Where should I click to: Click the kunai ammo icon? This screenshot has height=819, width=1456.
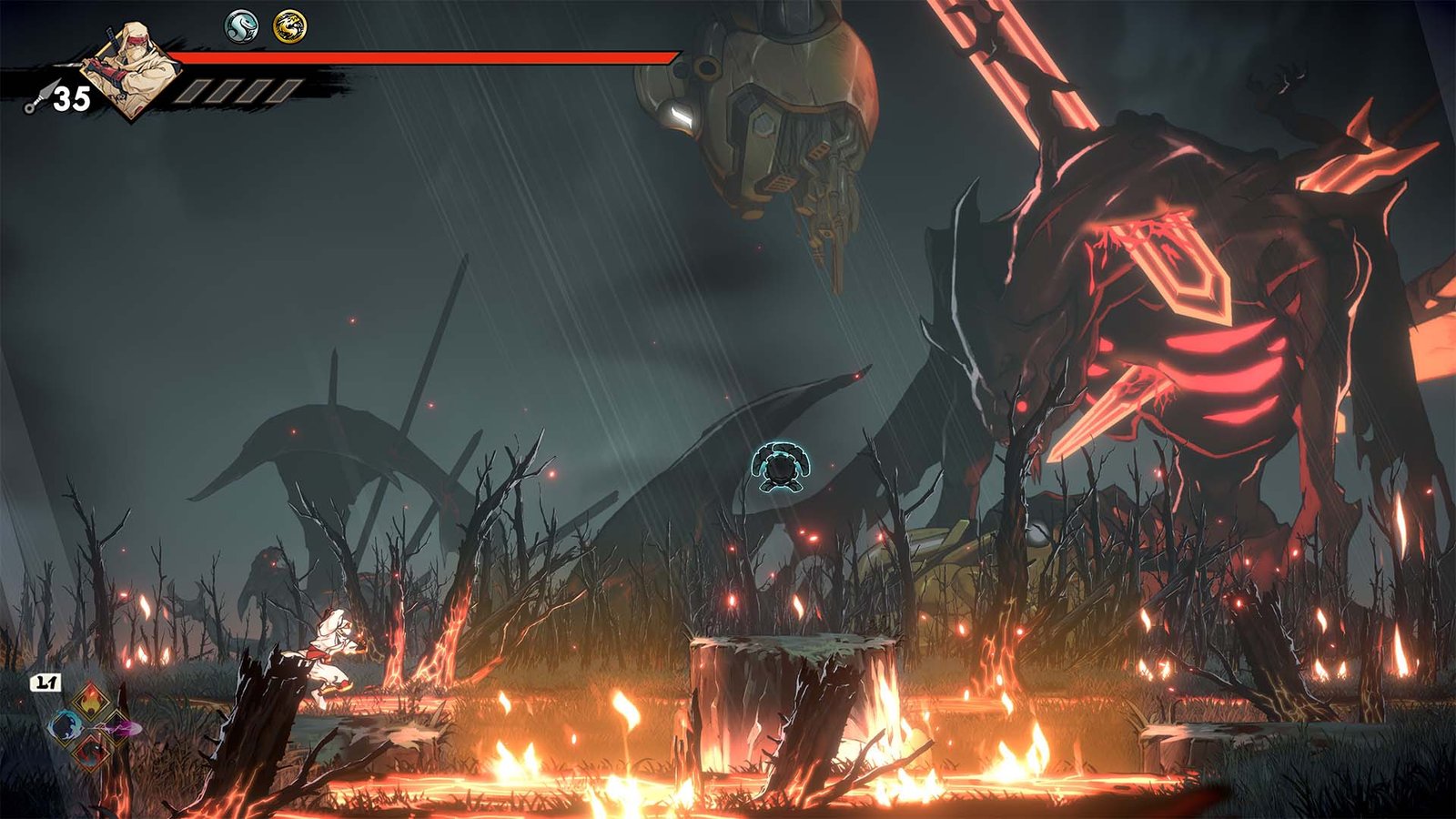[x=36, y=100]
